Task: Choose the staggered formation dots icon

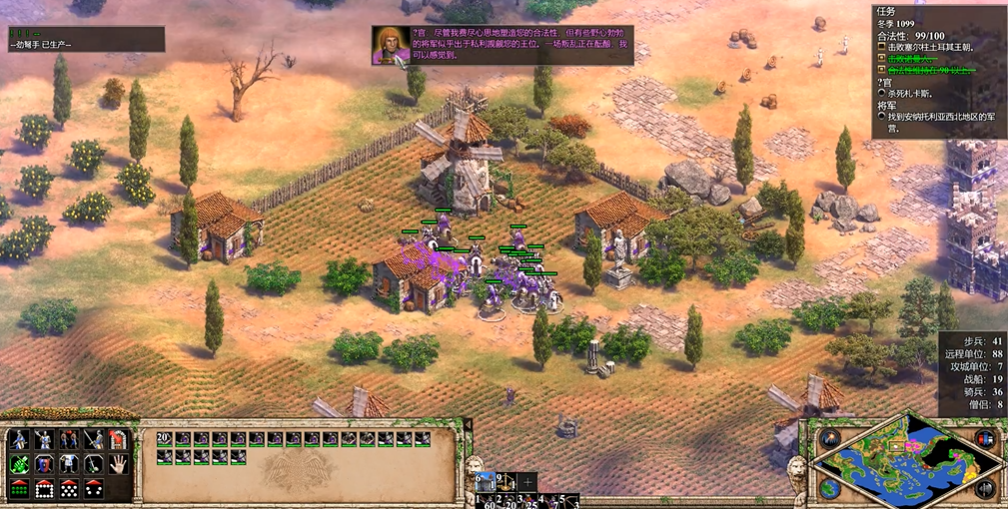Action: pyautogui.click(x=69, y=489)
